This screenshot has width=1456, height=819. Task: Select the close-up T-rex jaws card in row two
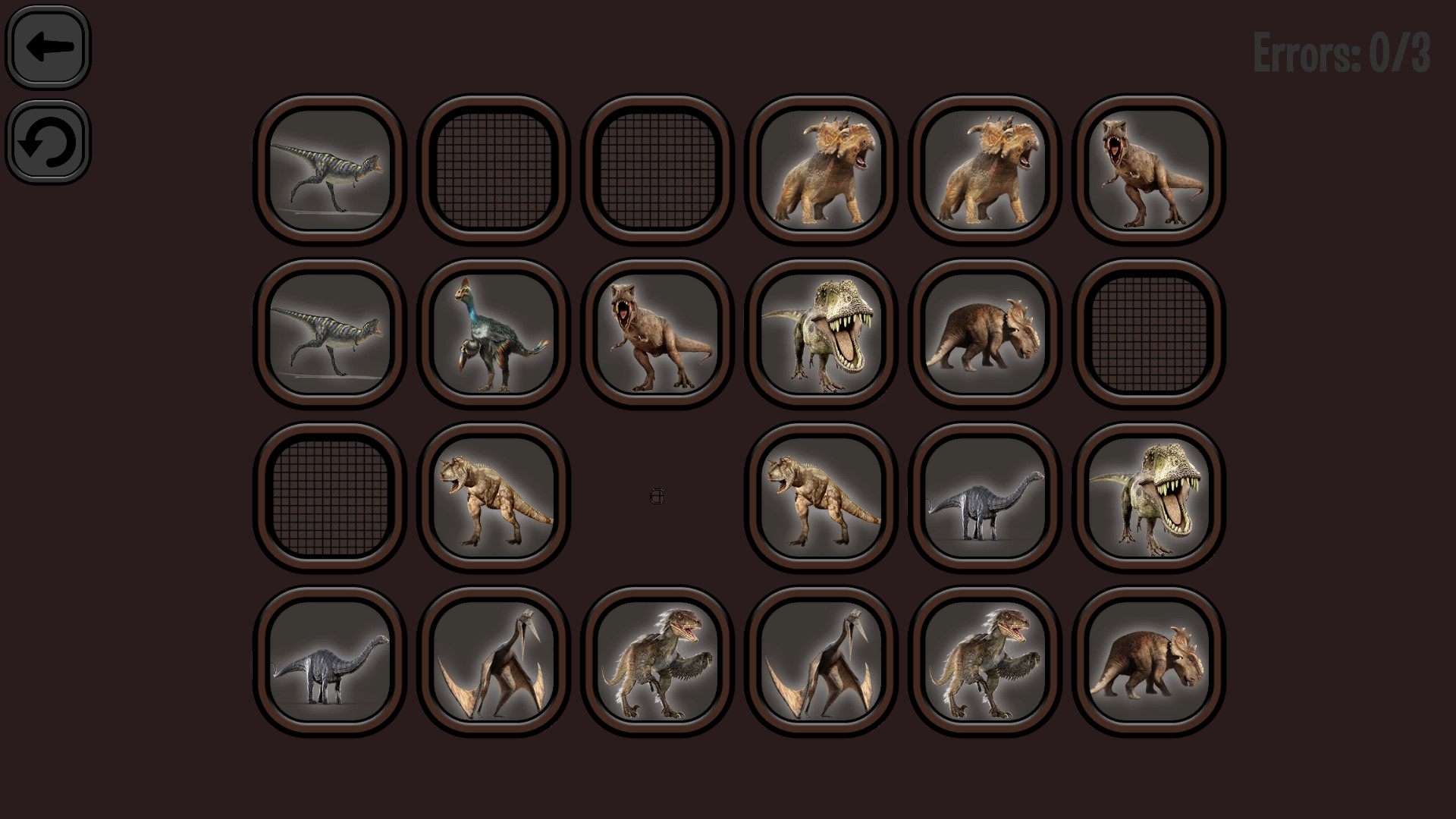click(x=820, y=334)
